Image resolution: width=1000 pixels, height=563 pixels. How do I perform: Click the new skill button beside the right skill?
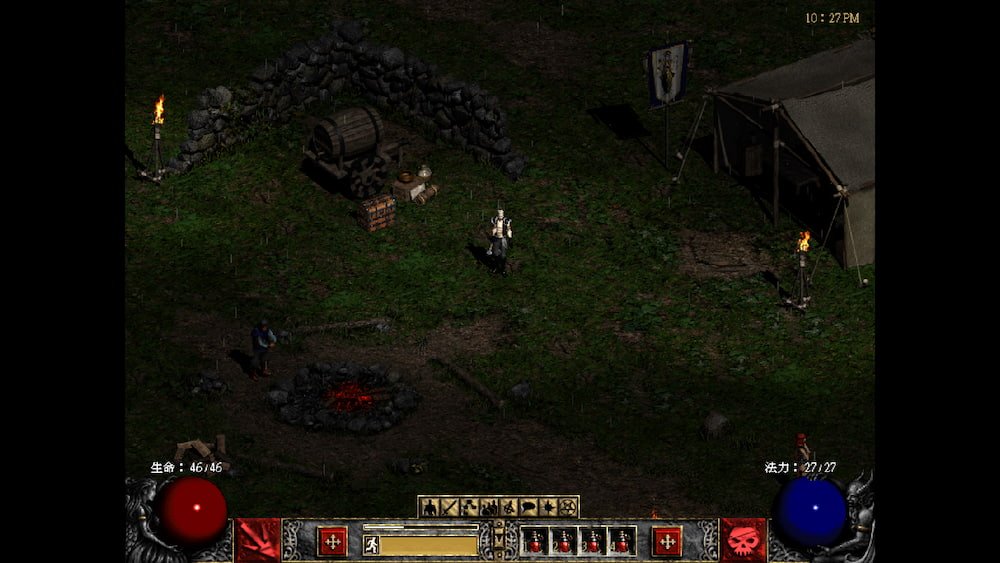click(x=667, y=540)
